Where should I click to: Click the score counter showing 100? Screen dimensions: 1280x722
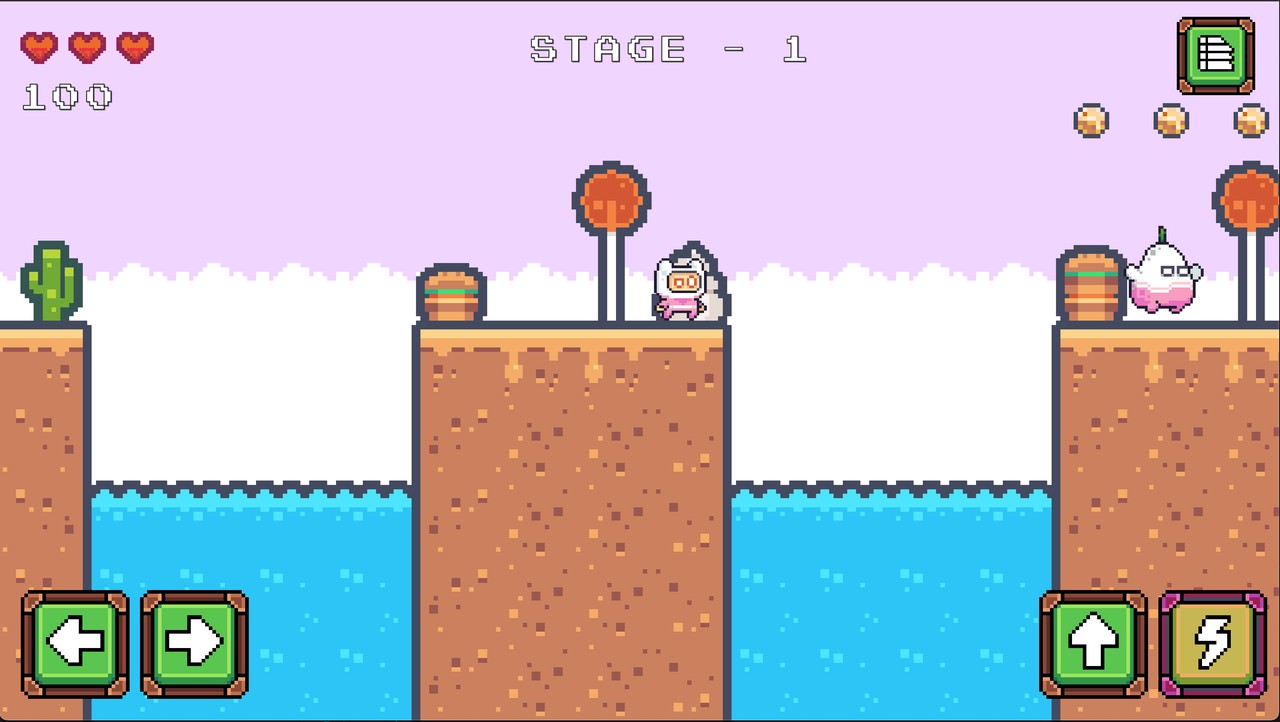tap(66, 97)
